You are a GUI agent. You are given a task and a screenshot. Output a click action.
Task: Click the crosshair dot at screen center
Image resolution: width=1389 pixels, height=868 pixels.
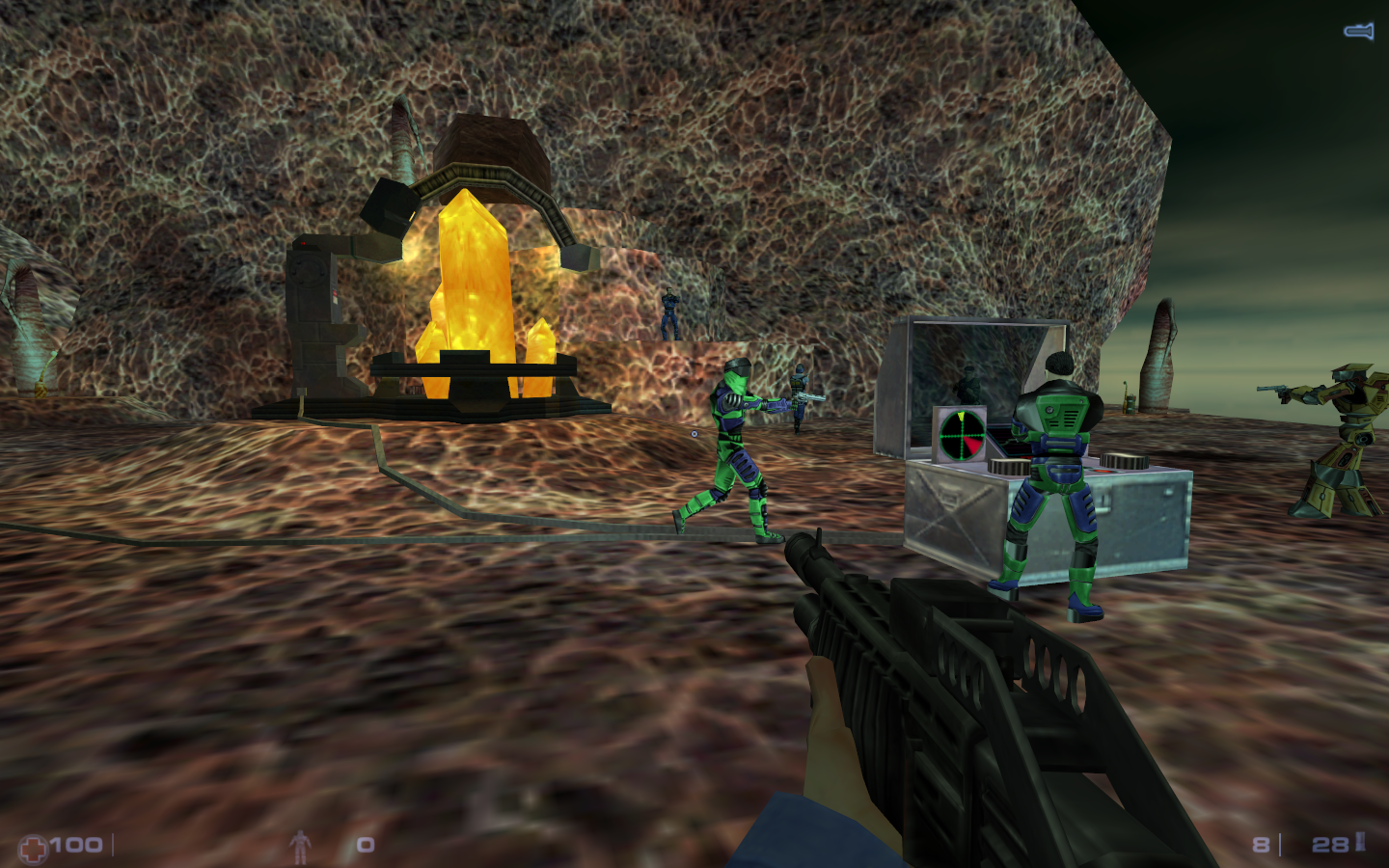[x=694, y=434]
